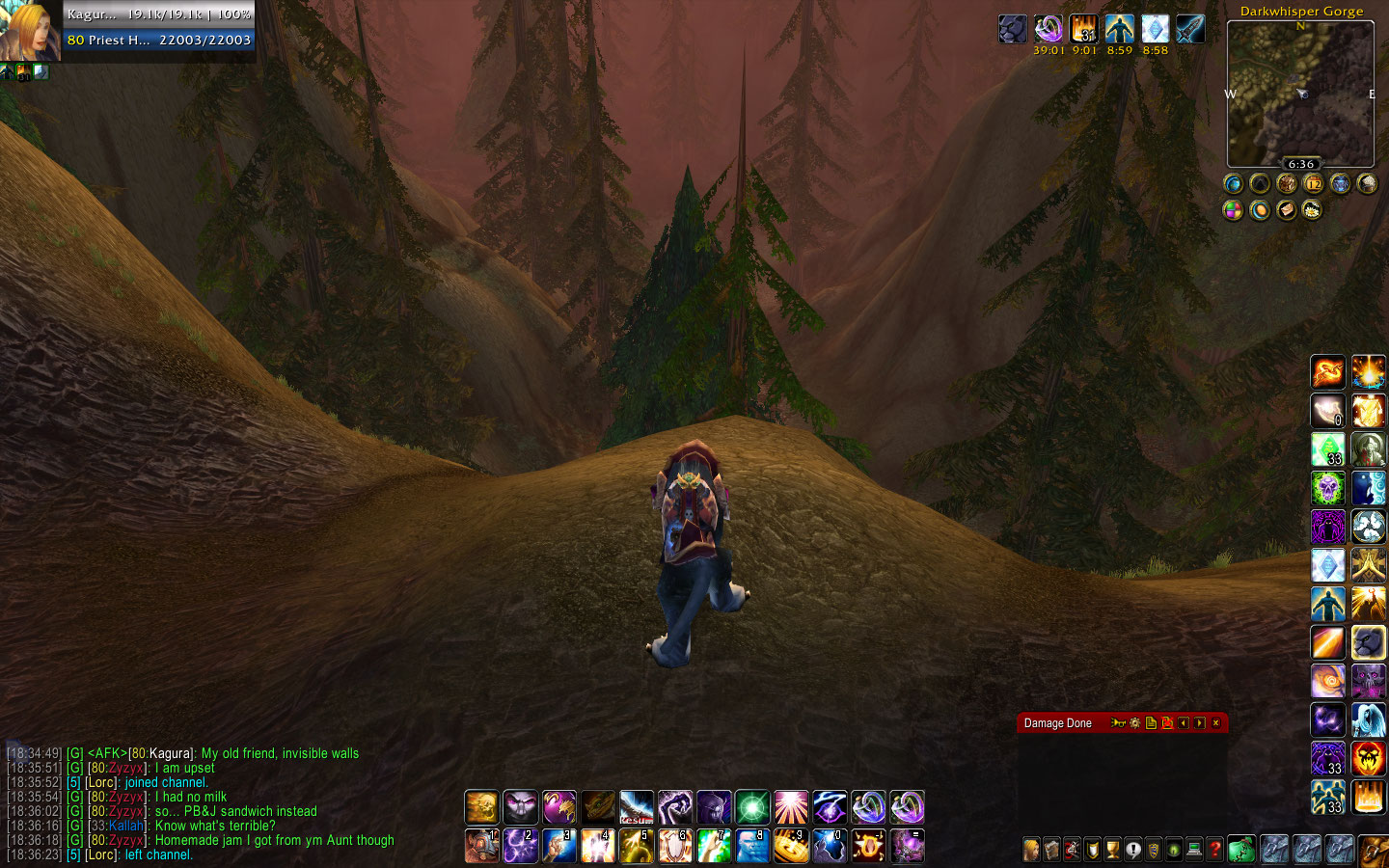
Task: Open the red question mark help button
Action: pos(1214,850)
